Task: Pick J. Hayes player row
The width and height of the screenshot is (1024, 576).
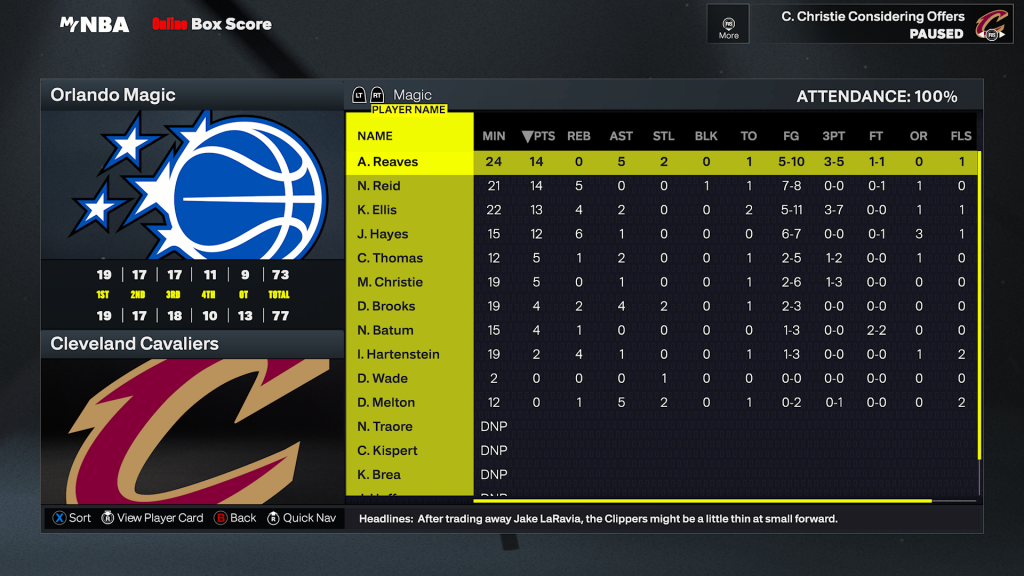Action: (x=383, y=234)
